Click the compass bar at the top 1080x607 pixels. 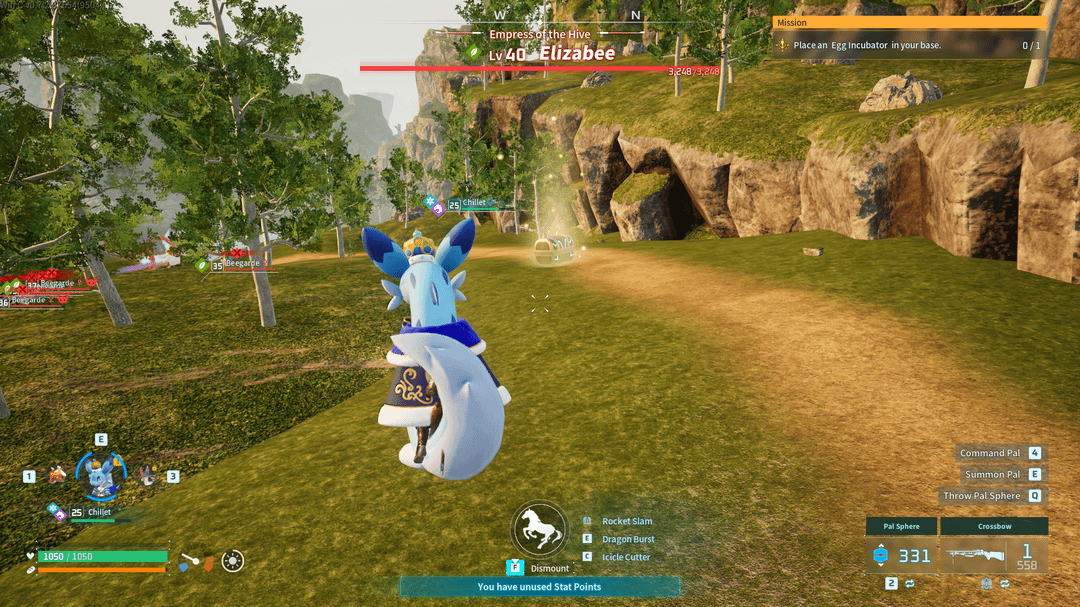tap(567, 15)
